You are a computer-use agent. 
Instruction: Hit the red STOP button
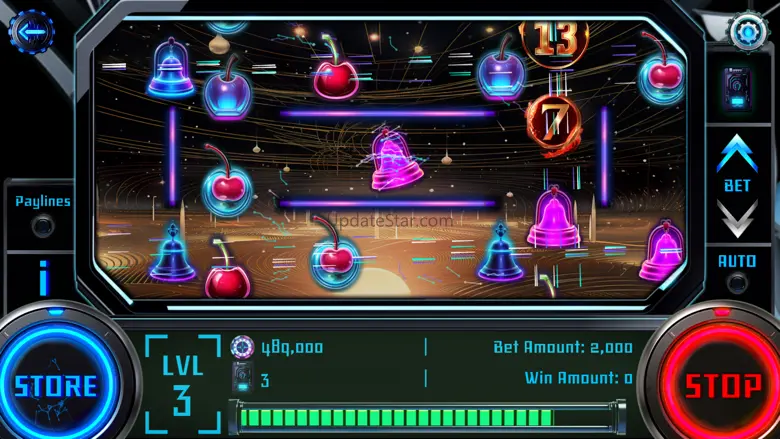pyautogui.click(x=723, y=385)
